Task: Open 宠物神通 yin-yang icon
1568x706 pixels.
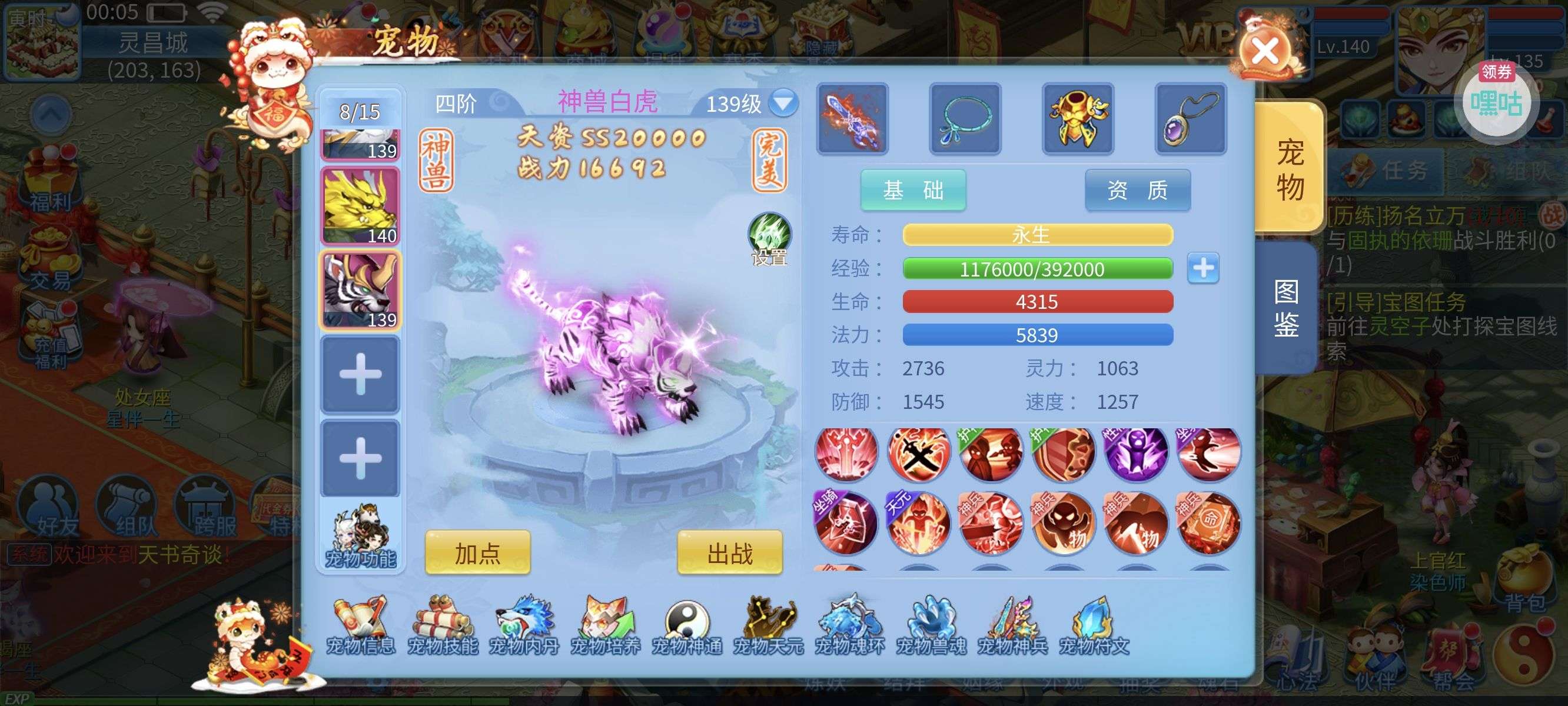Action: (687, 626)
